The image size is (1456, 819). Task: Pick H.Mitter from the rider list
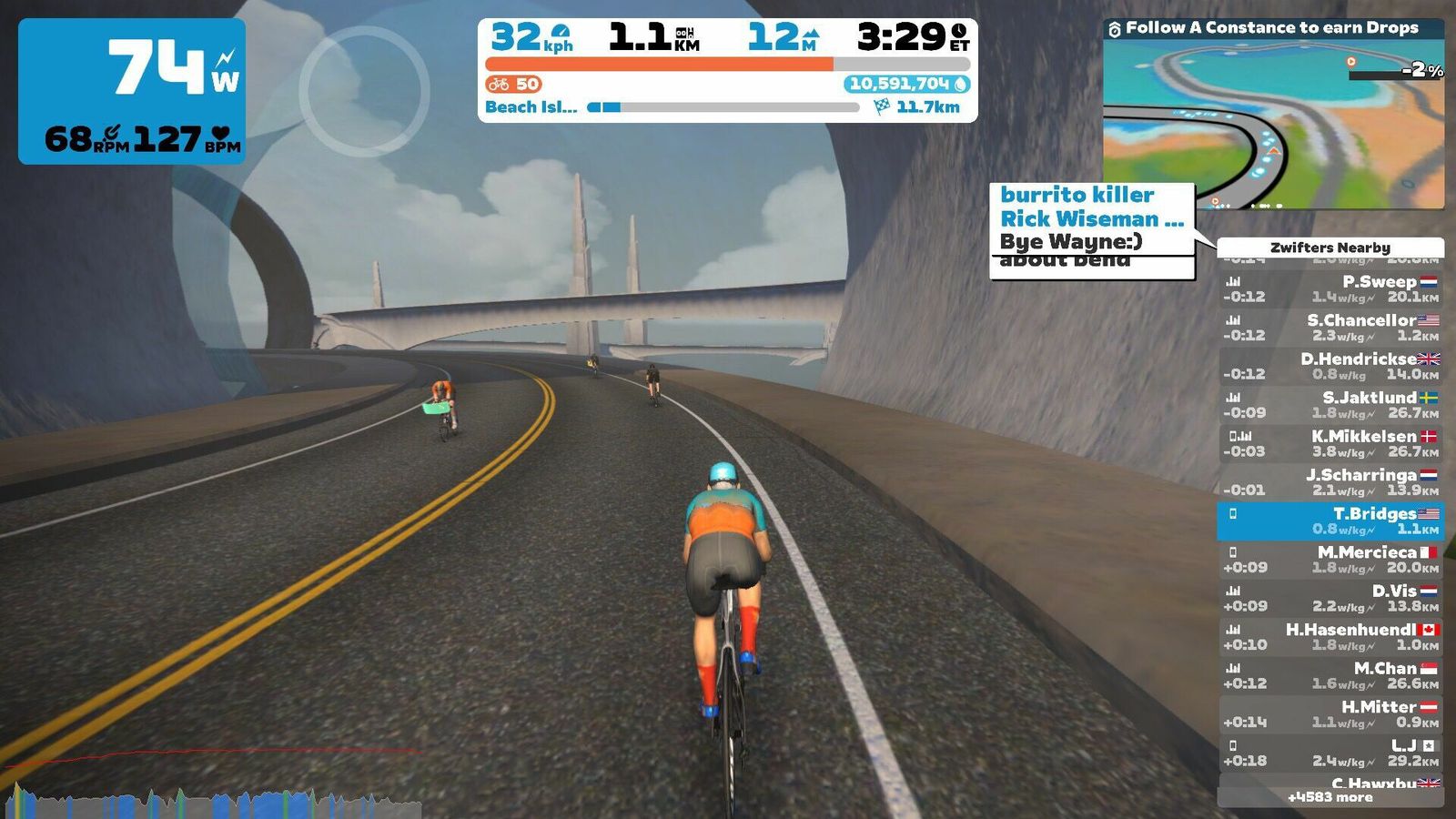1330,714
